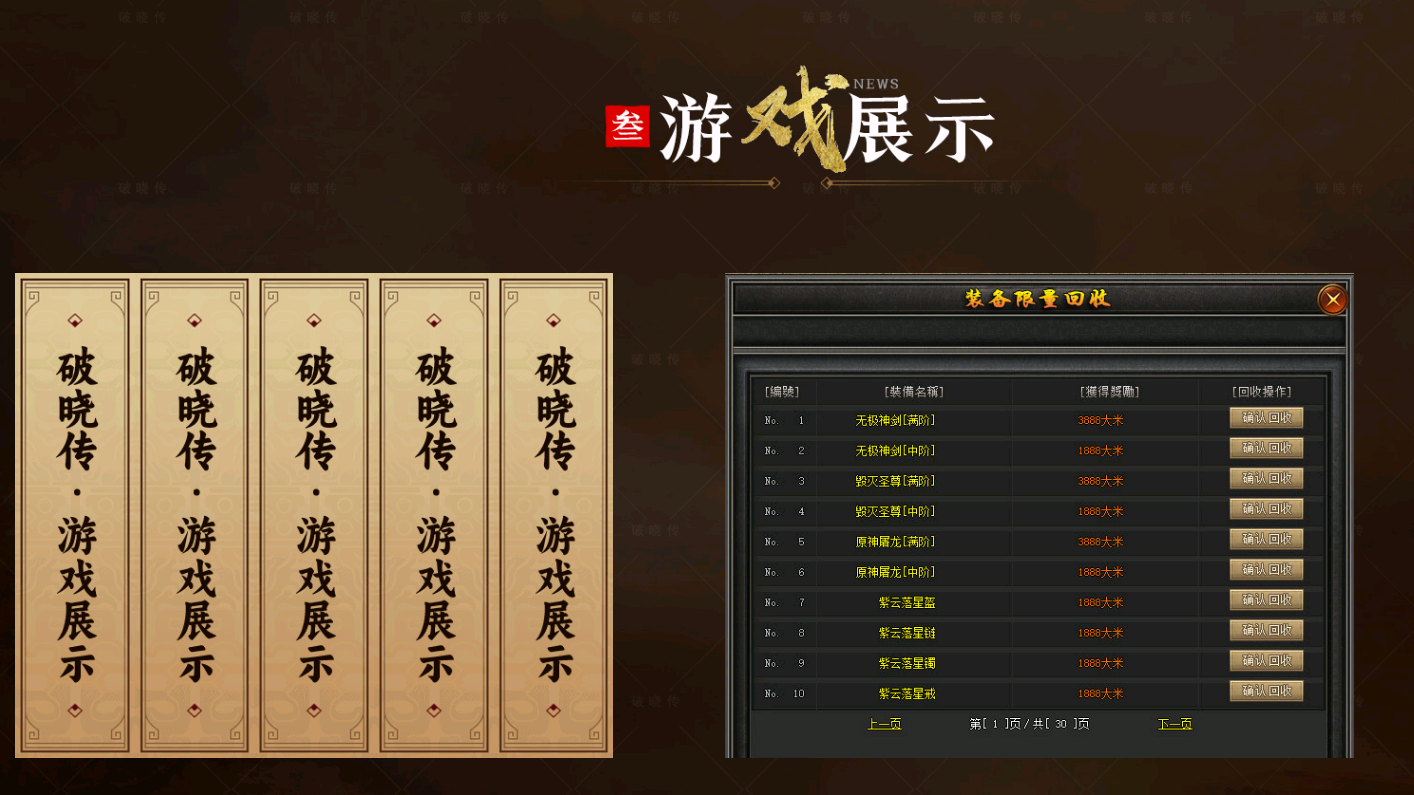Open the next page with 下一页
This screenshot has width=1414, height=795.
click(1174, 723)
